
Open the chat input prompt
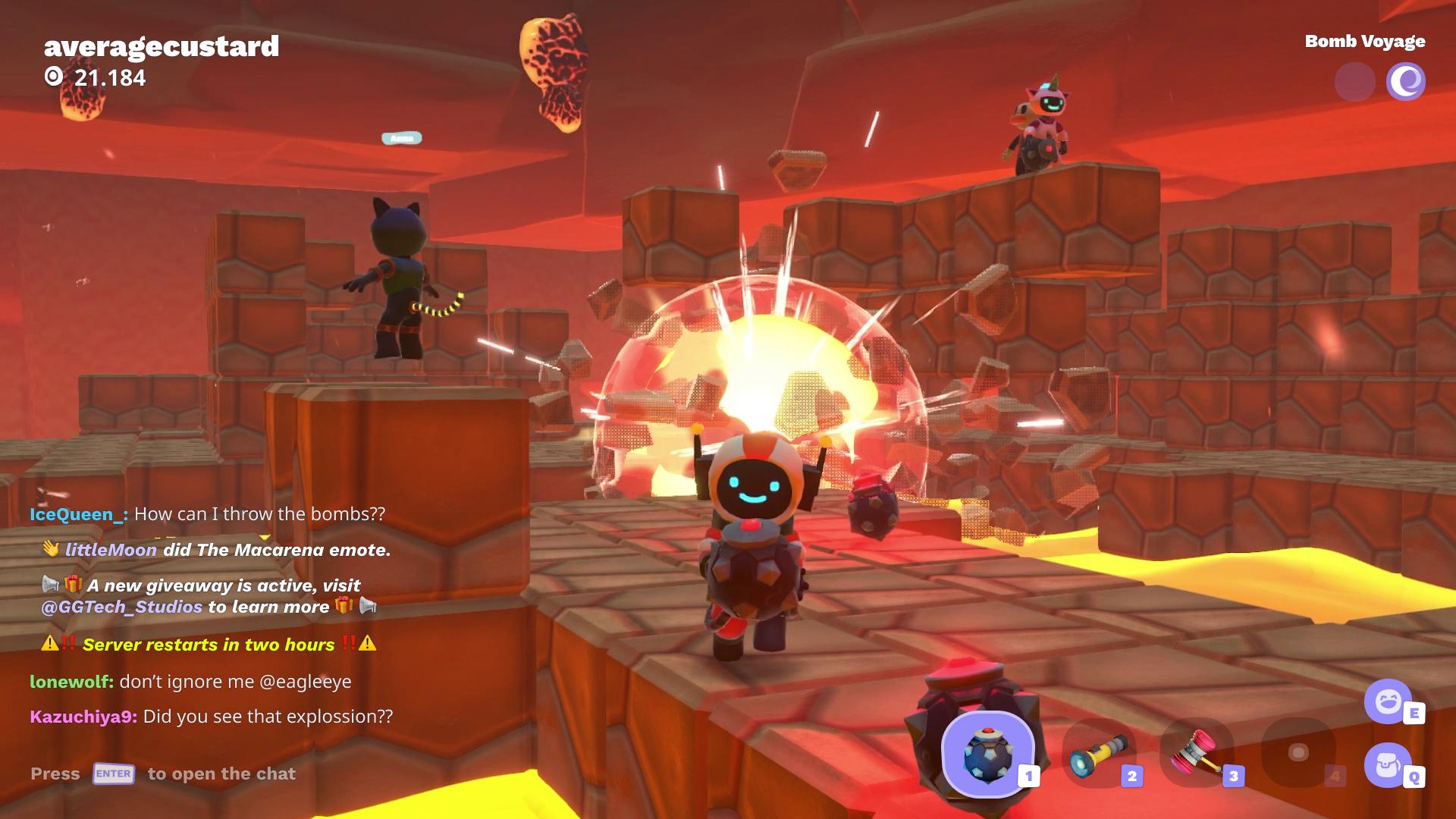(x=163, y=773)
